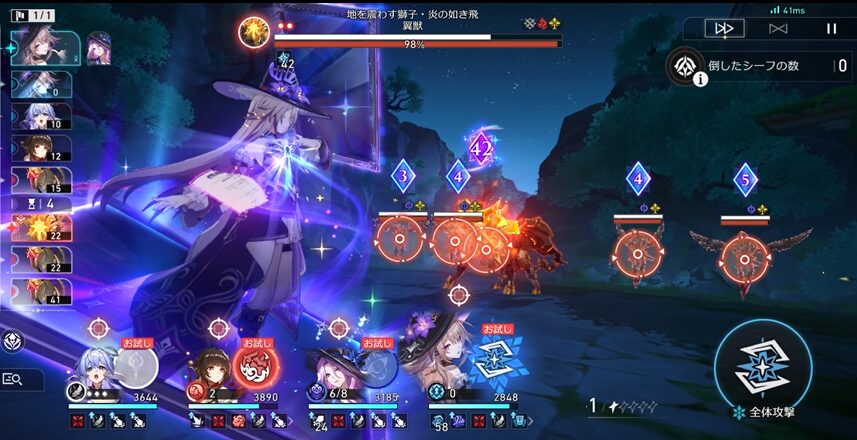Toggle the auto-battle button

coord(777,29)
